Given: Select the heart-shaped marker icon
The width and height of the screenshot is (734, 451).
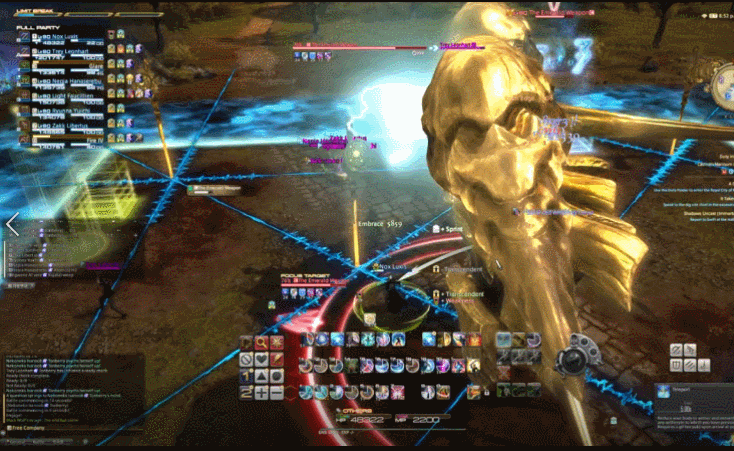Looking at the screenshot, I should point(260,358).
